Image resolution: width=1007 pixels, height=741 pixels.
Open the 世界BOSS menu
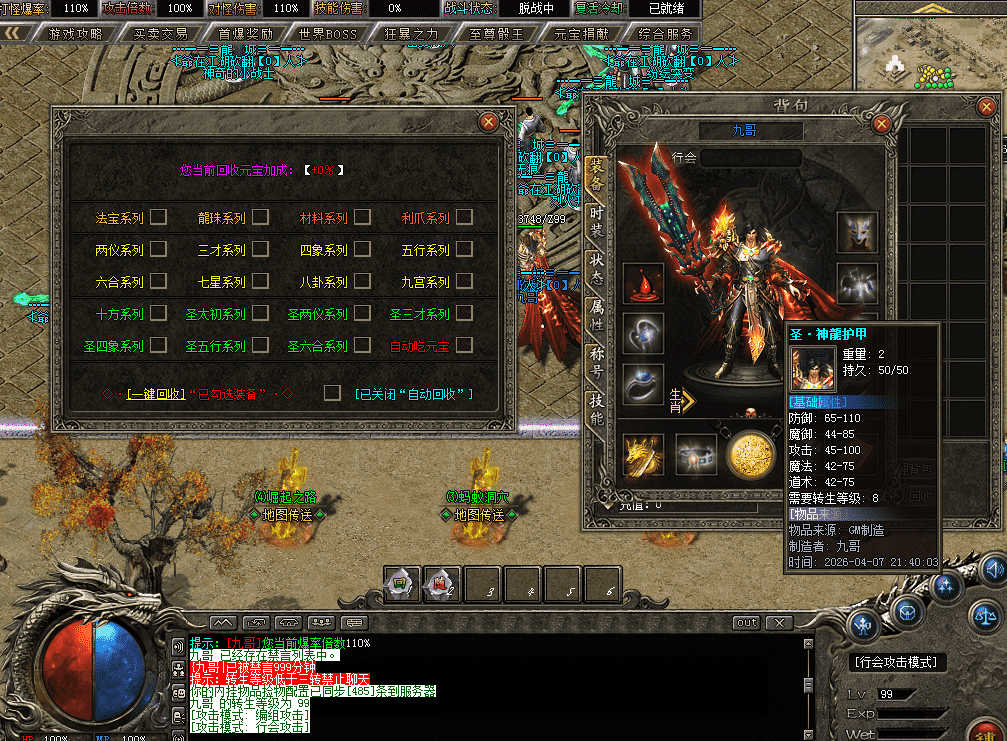click(327, 33)
